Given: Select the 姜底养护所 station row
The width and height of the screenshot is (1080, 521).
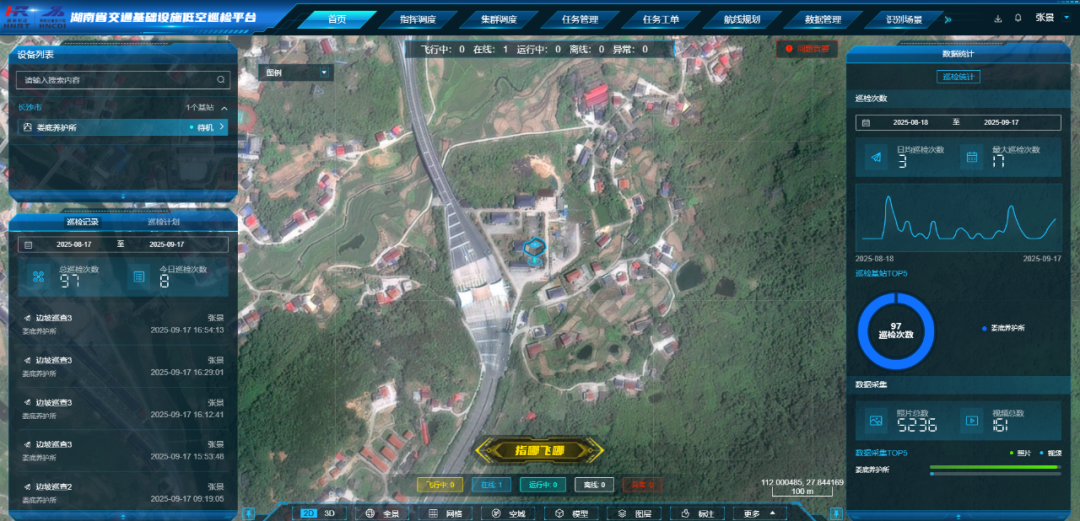Looking at the screenshot, I should coord(122,127).
